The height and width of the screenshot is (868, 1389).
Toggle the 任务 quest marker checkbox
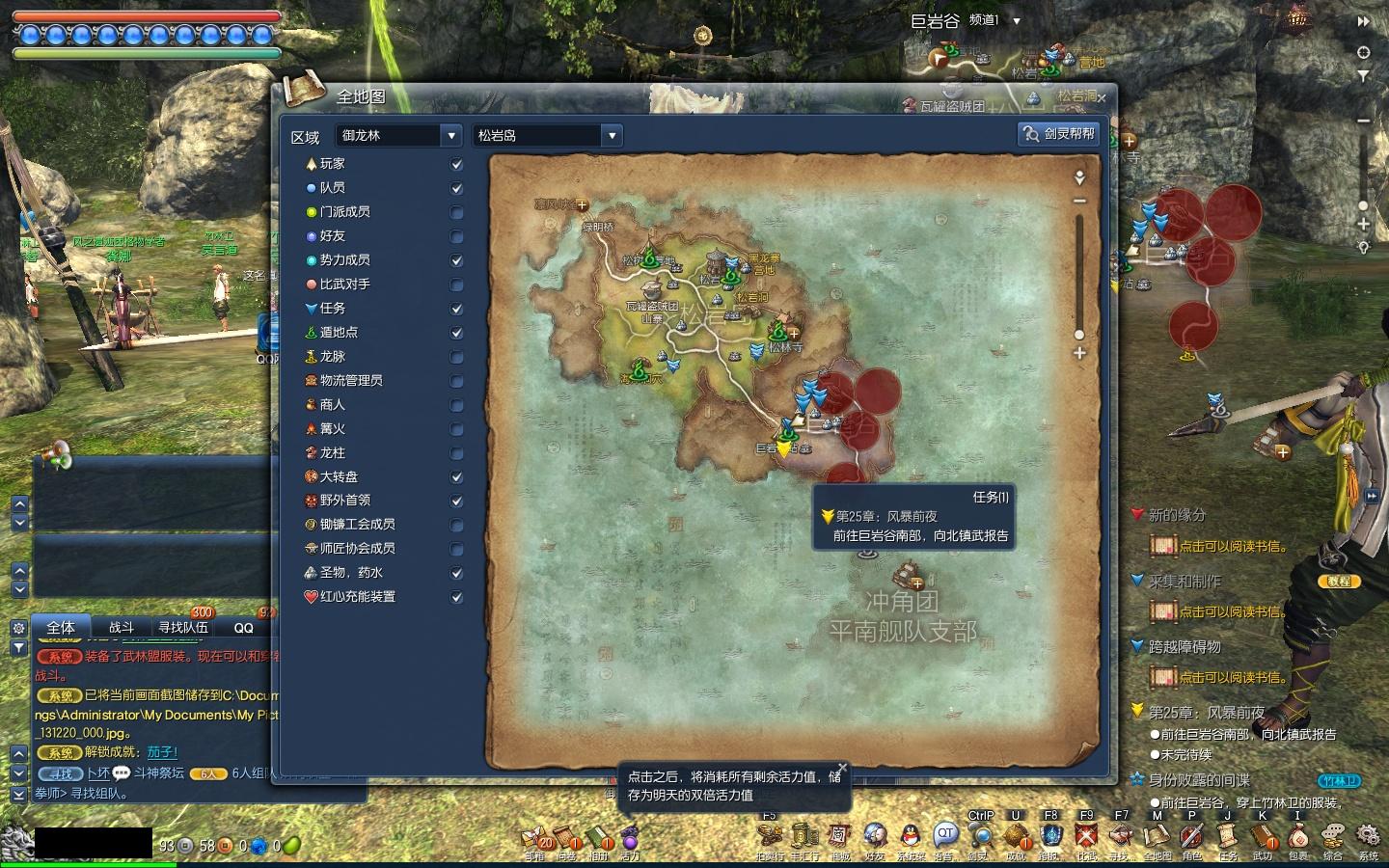pos(457,310)
